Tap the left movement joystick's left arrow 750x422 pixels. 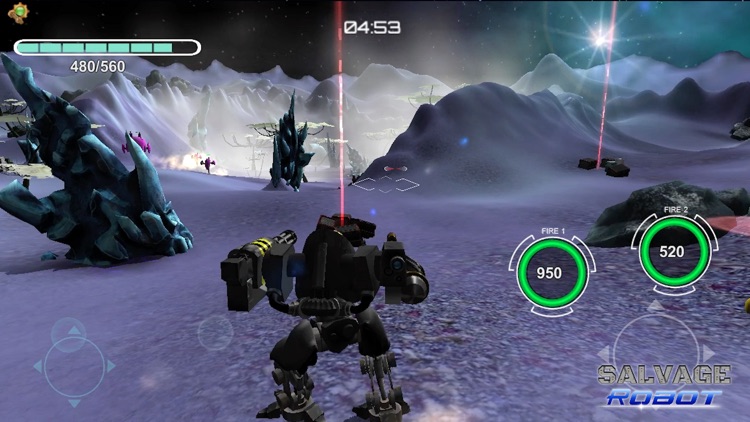coord(38,366)
